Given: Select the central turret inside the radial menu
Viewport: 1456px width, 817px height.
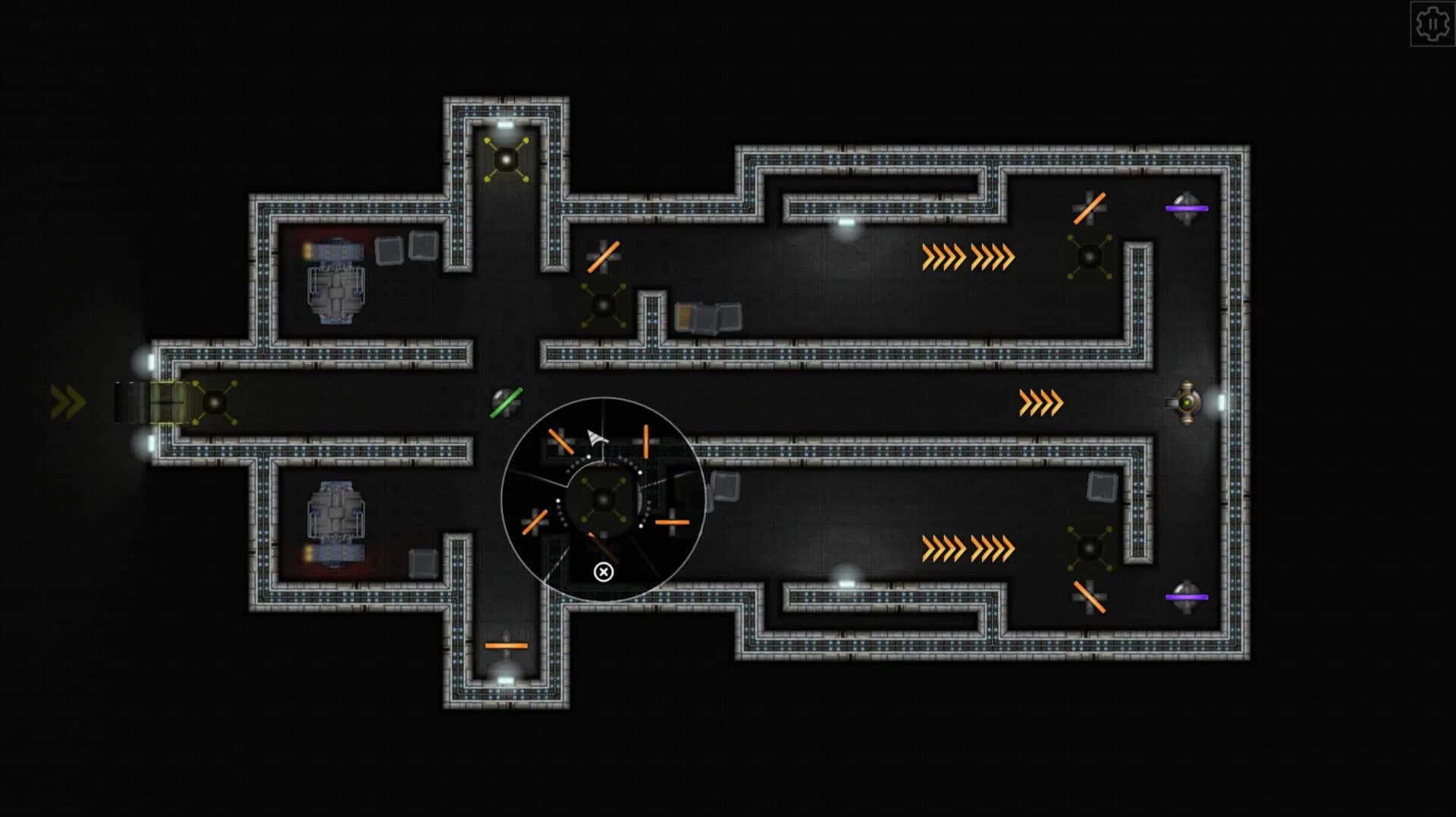Looking at the screenshot, I should tap(603, 499).
